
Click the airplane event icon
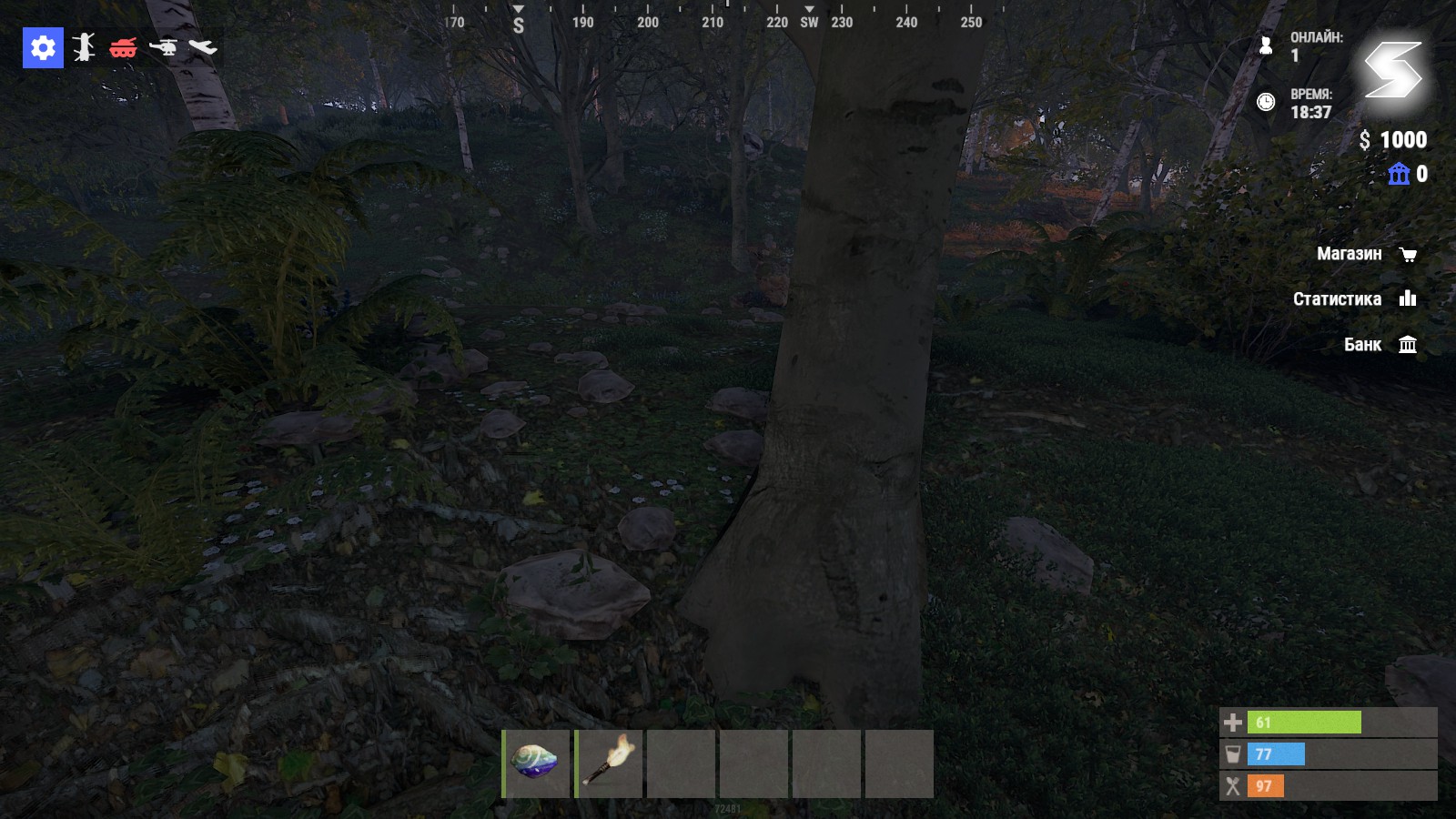[x=203, y=46]
